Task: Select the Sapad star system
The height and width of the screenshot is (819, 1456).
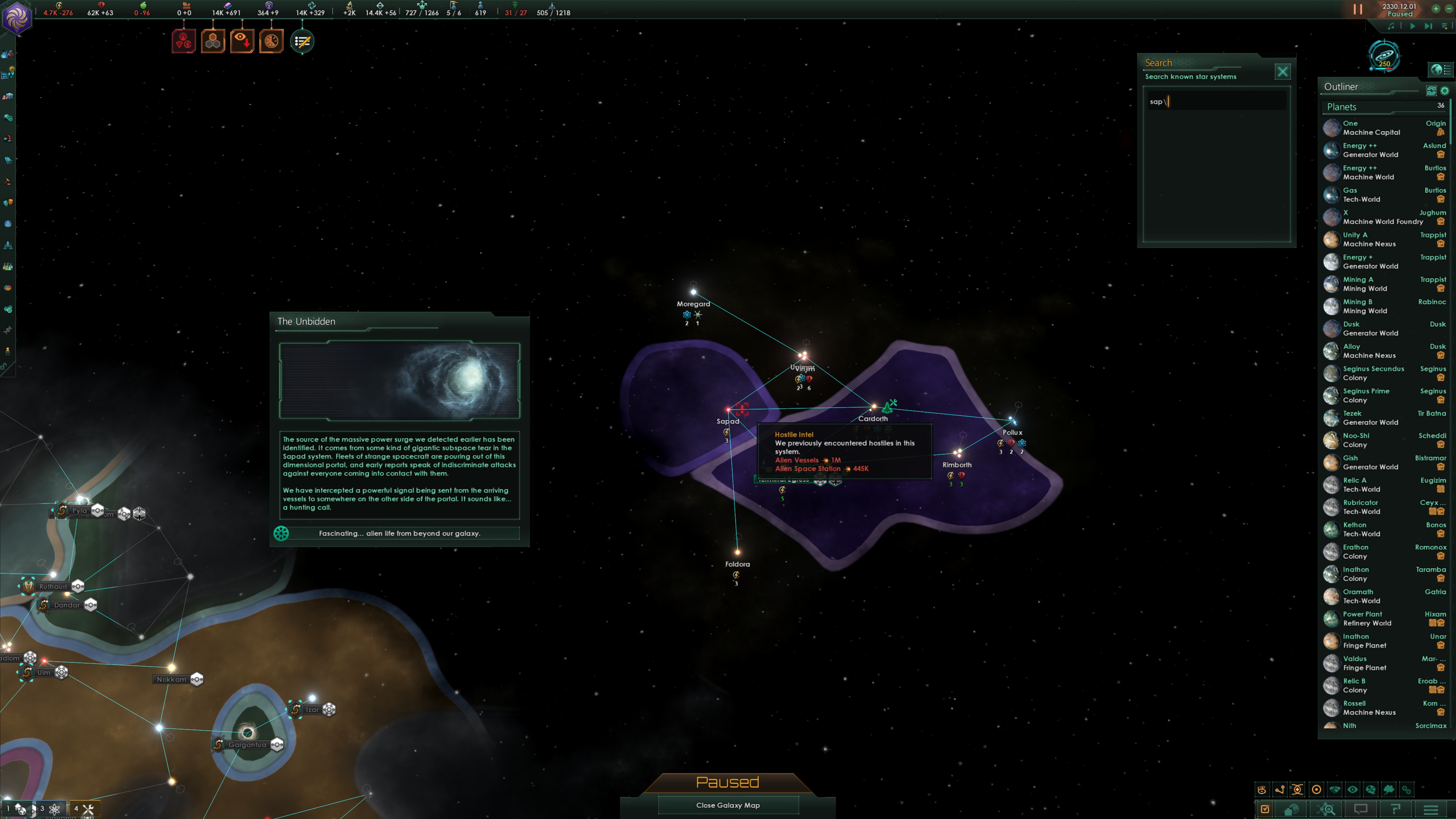Action: (x=728, y=410)
